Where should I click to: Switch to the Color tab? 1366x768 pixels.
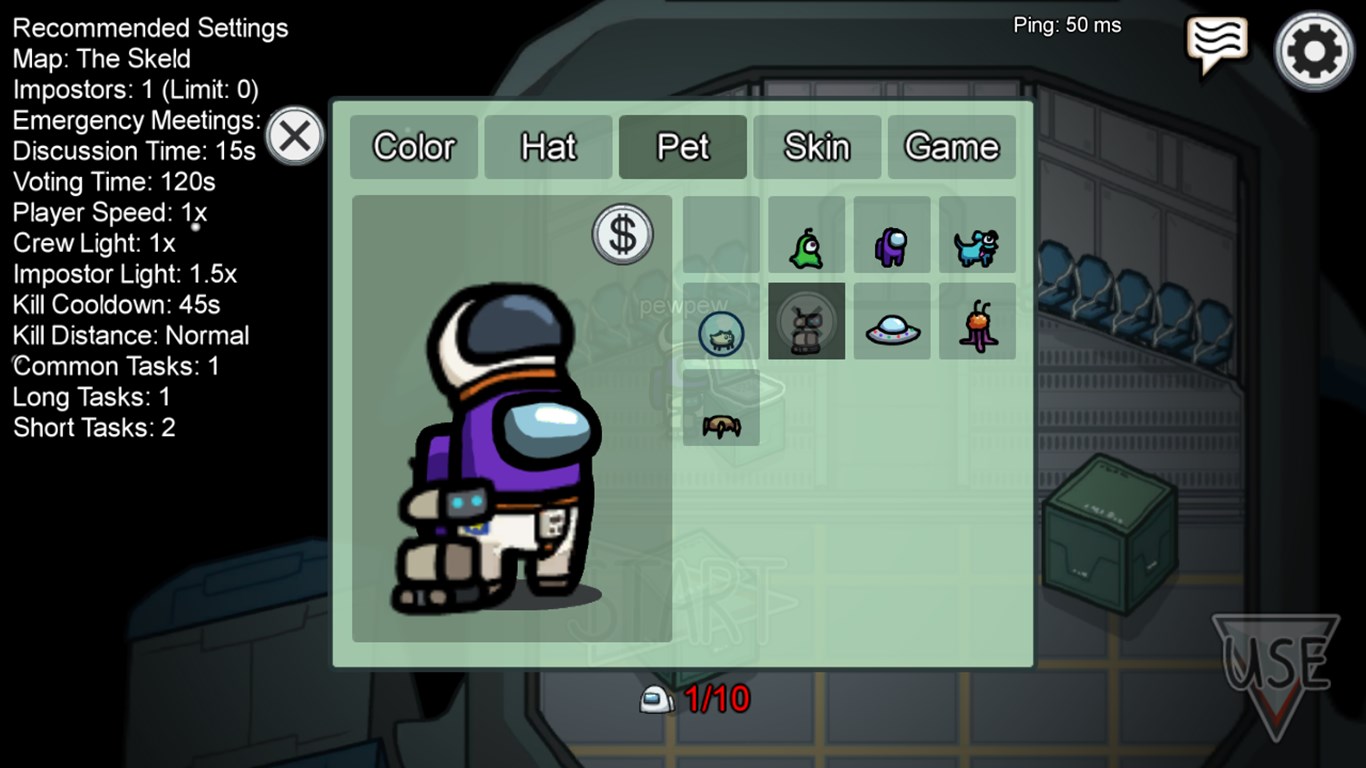(413, 146)
